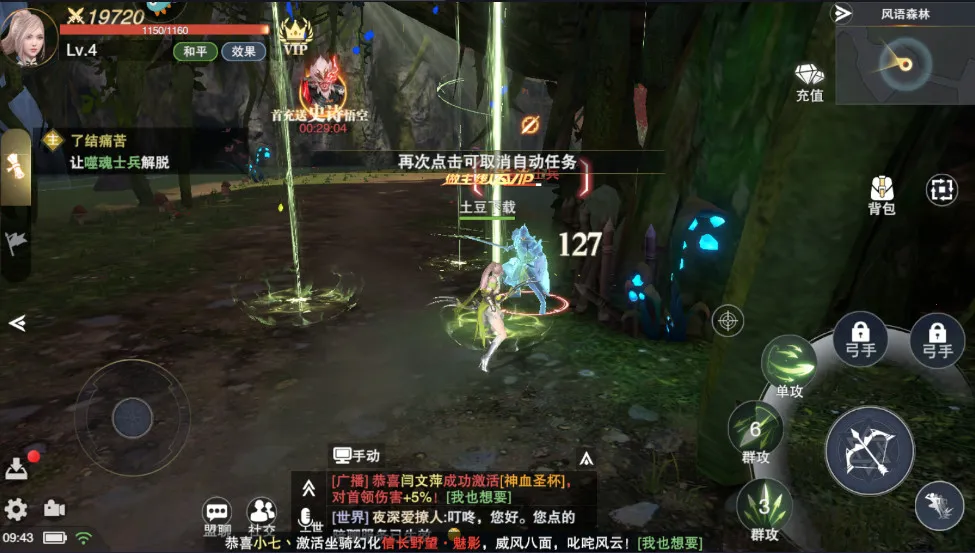The height and width of the screenshot is (554, 975).
Task: Open the 背包 backpack
Action: [881, 194]
